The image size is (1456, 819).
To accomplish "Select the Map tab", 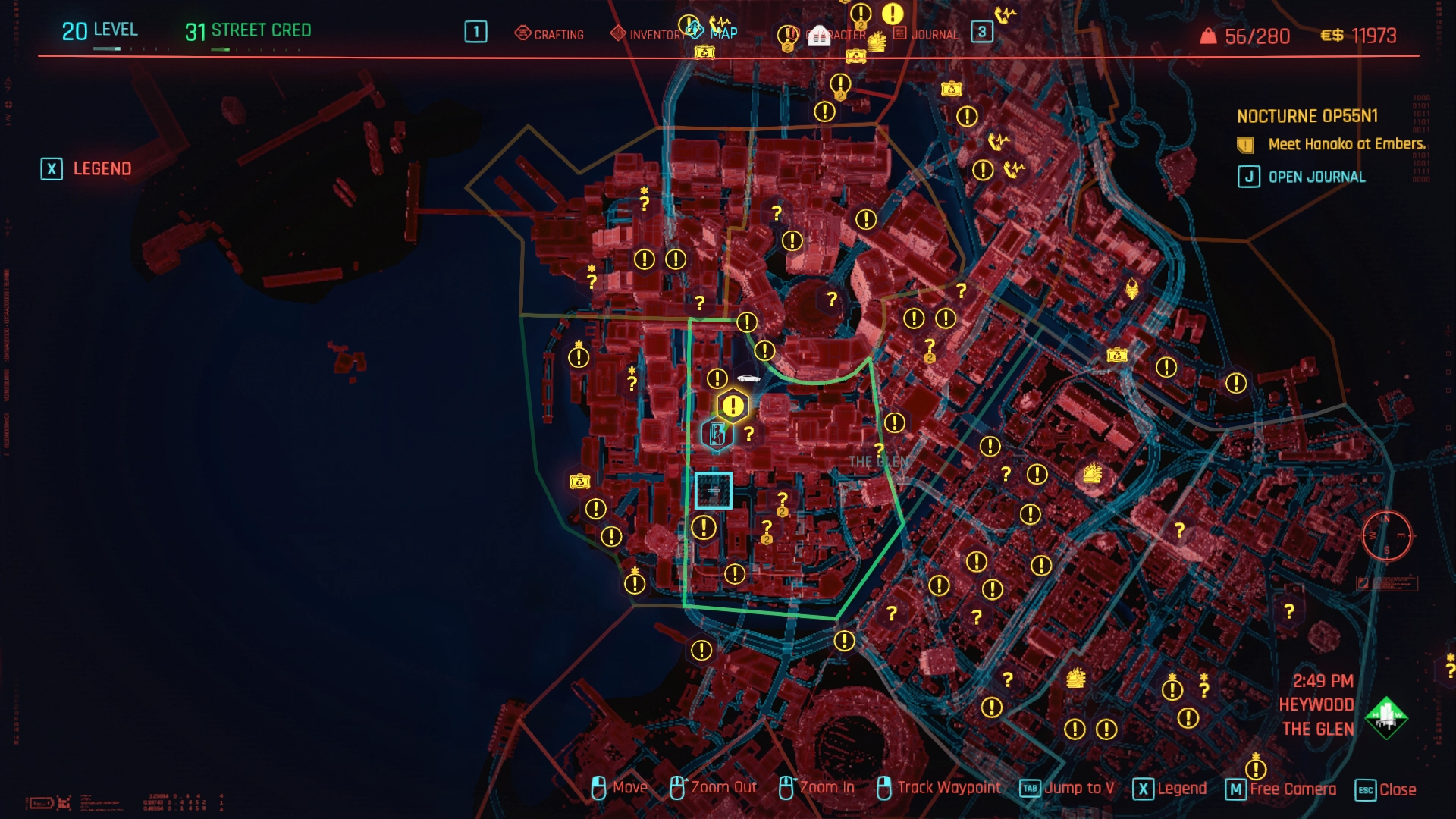I will click(x=723, y=33).
